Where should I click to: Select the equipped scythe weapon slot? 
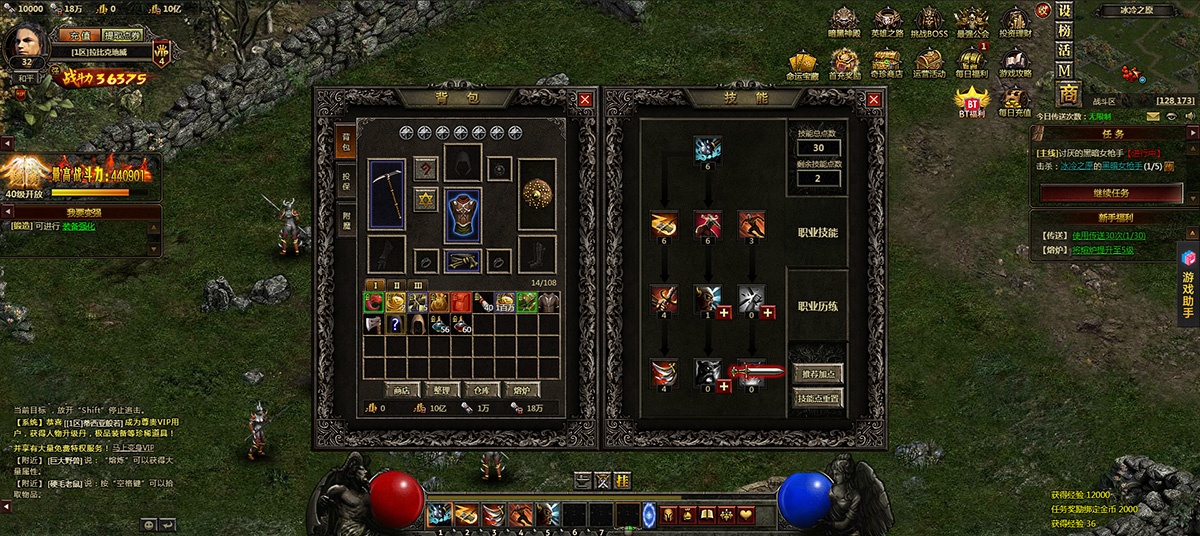[x=386, y=194]
